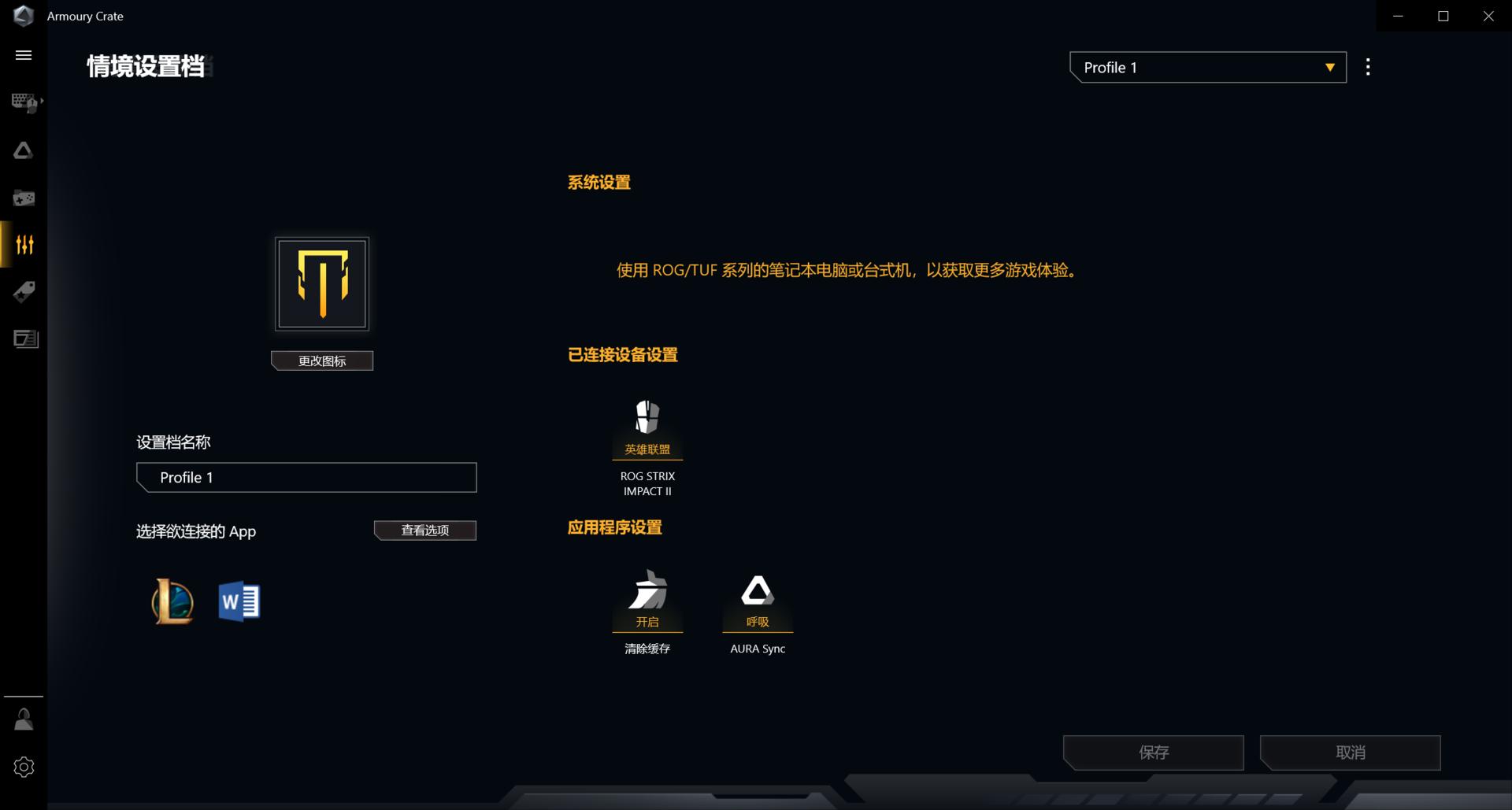Select the ROG STRIX IMPACT II mouse icon
1512x810 pixels.
point(647,417)
